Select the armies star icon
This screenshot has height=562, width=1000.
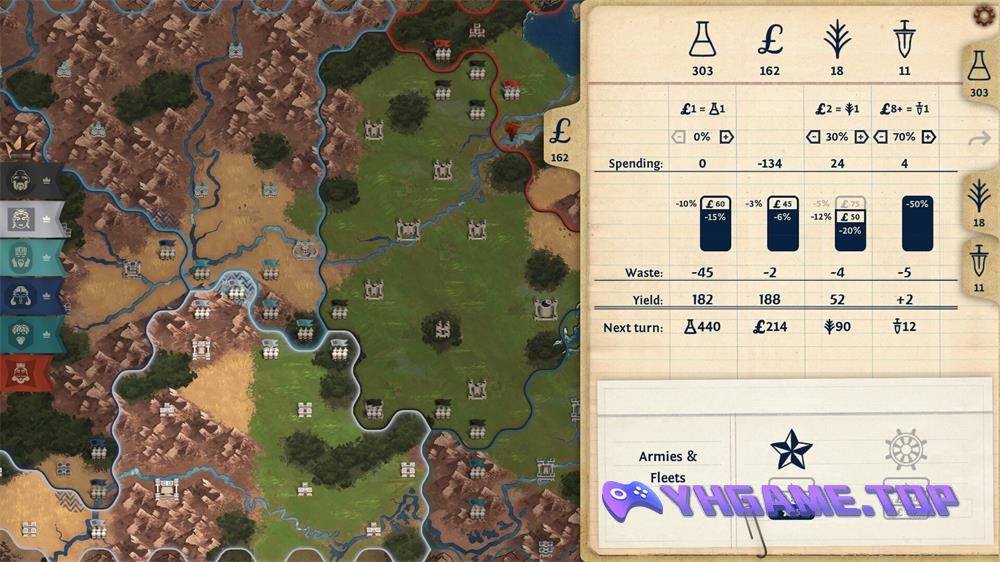[792, 450]
